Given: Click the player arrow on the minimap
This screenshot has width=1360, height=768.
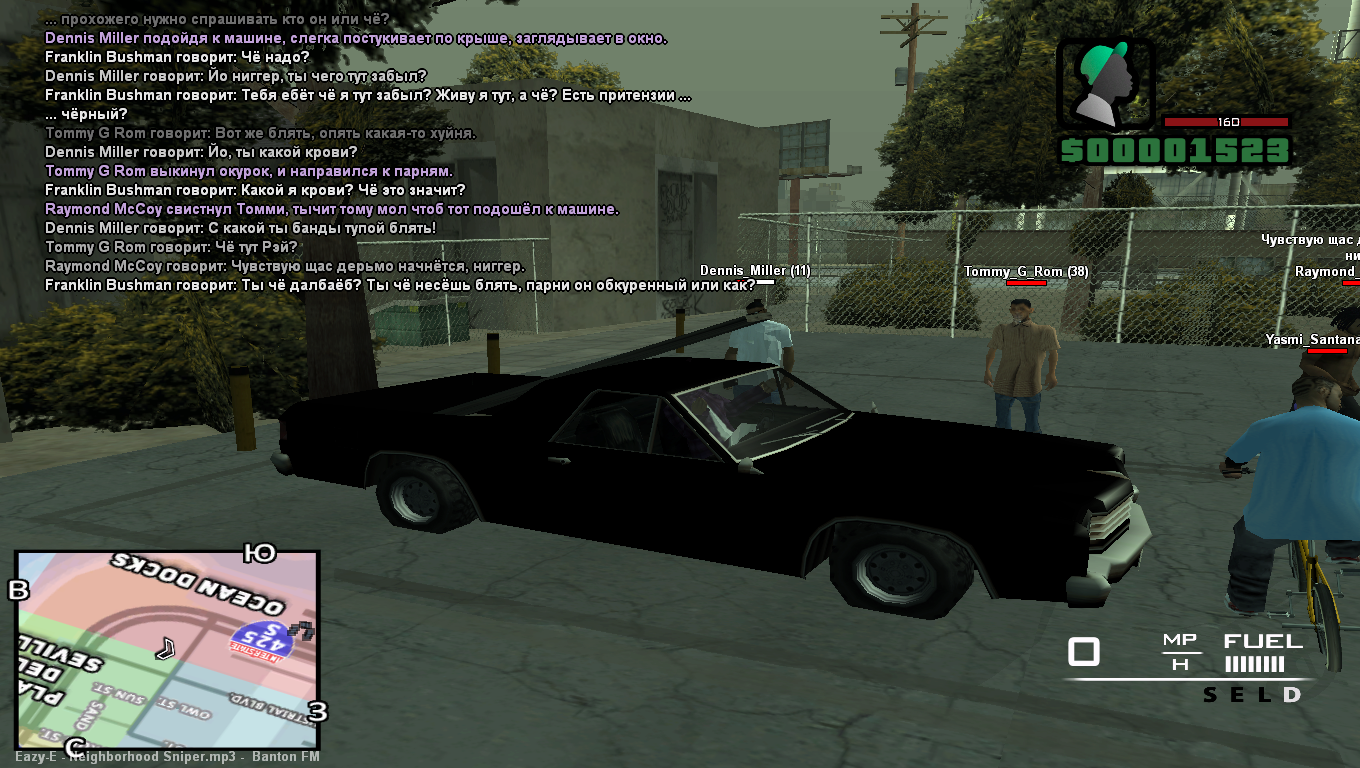Looking at the screenshot, I should click(165, 649).
